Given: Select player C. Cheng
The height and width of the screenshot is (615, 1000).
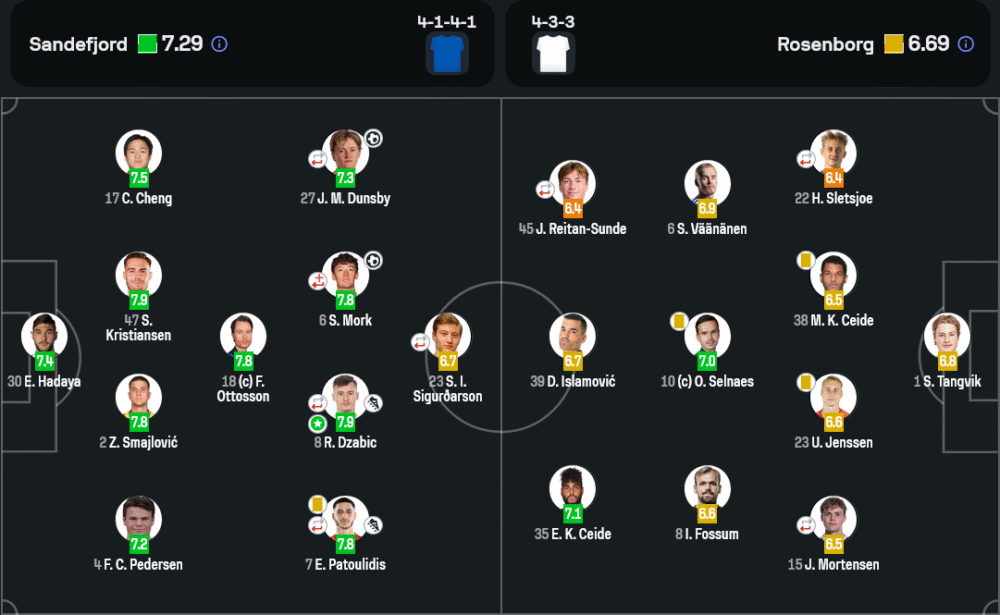Looking at the screenshot, I should (x=138, y=154).
